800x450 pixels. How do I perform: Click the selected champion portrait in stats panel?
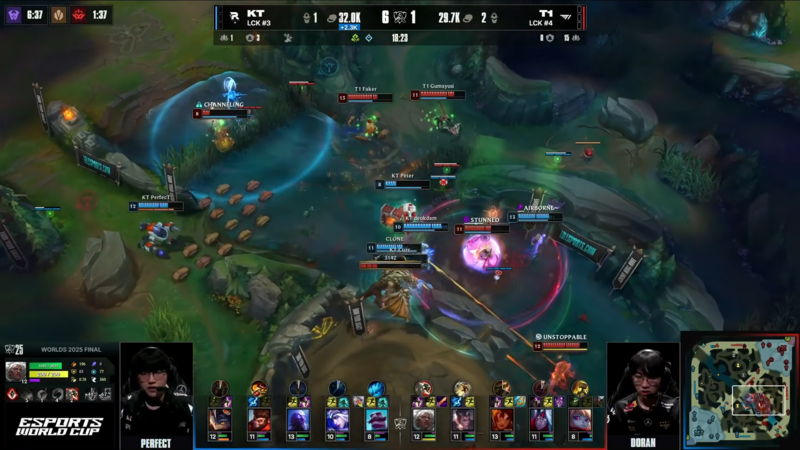pos(17,372)
